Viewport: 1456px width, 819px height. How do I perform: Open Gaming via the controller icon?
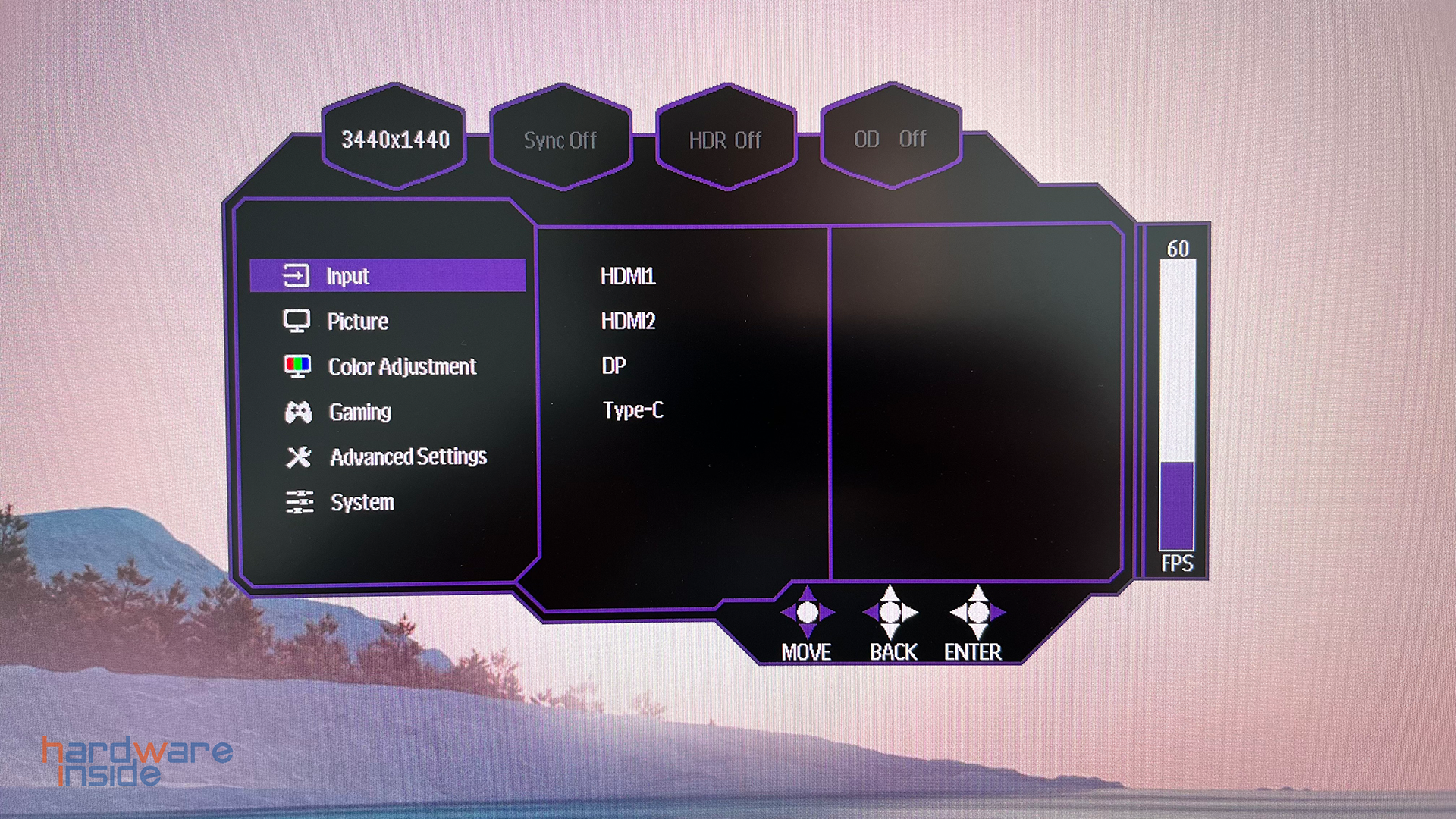point(300,412)
